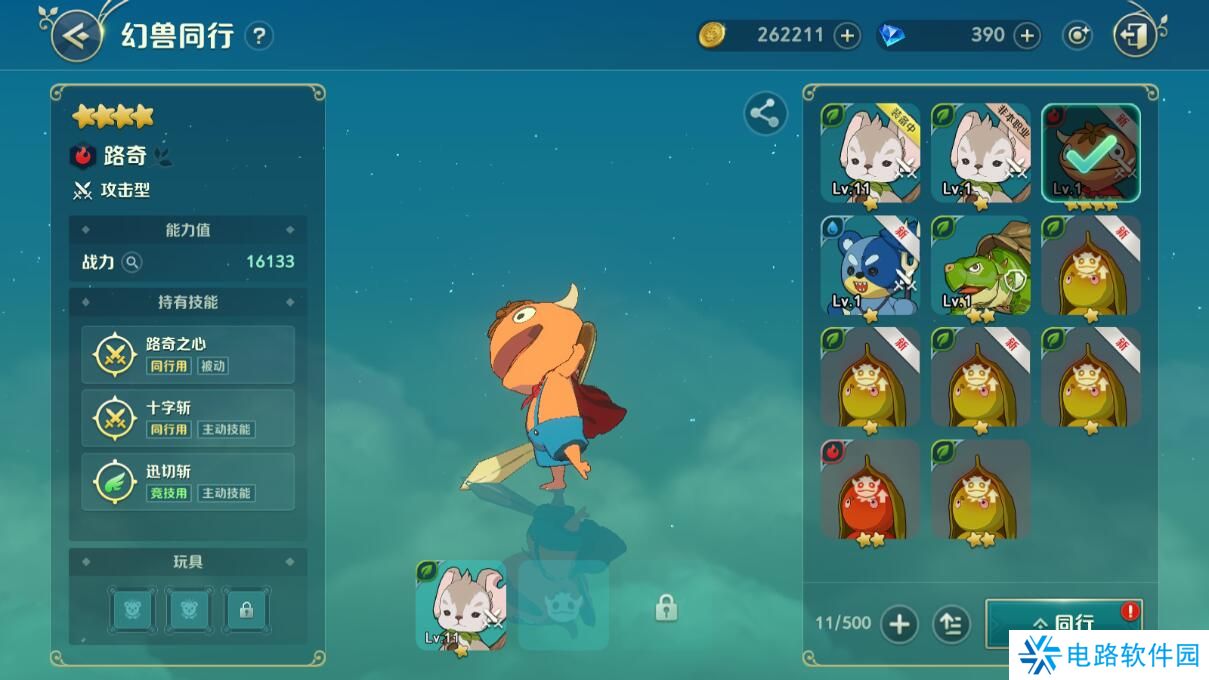Viewport: 1209px width, 680px height.
Task: Choose the blue bear familiar card
Action: 870,265
